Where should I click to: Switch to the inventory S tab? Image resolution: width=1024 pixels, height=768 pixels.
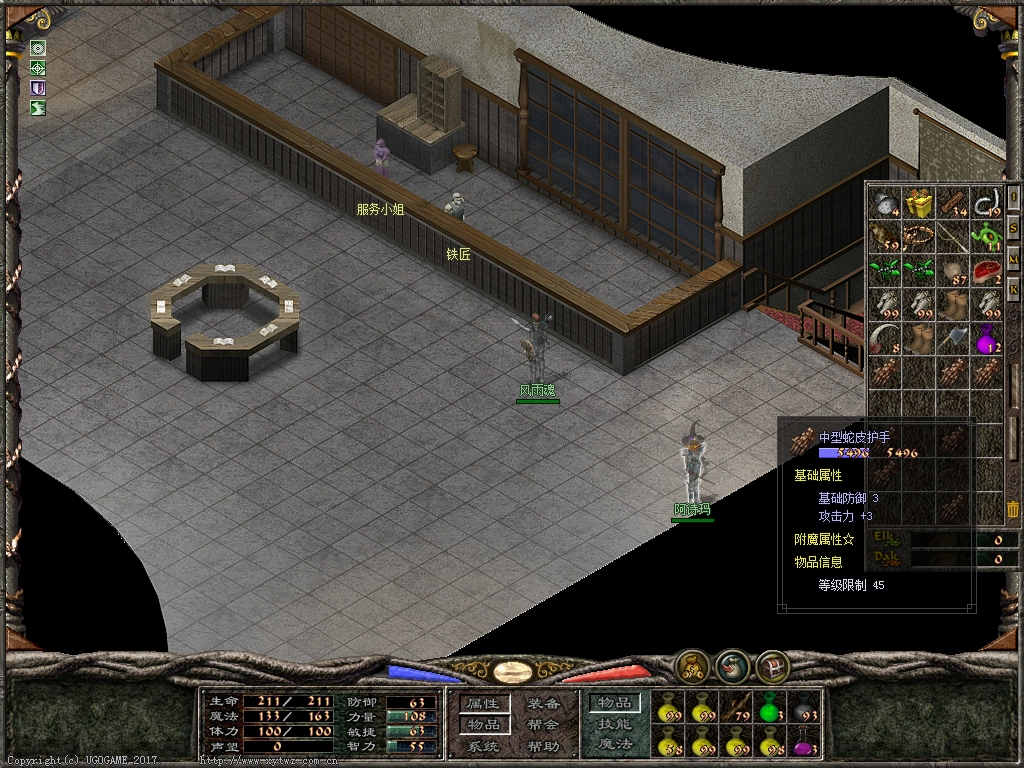click(x=1013, y=228)
